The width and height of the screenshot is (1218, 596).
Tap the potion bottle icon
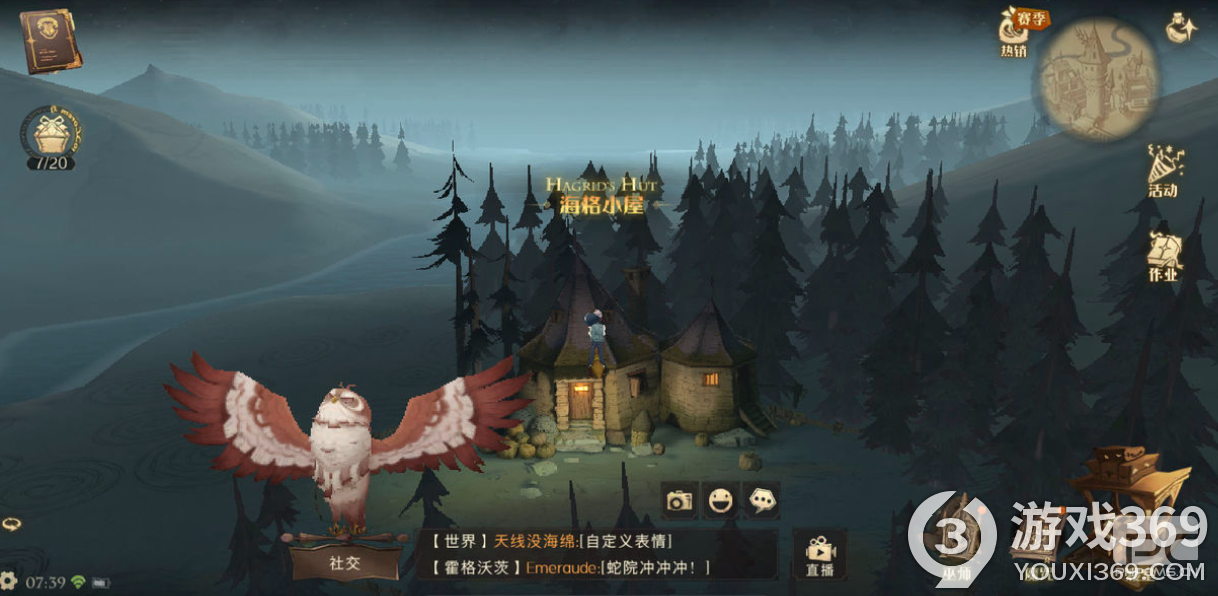coord(1181,28)
